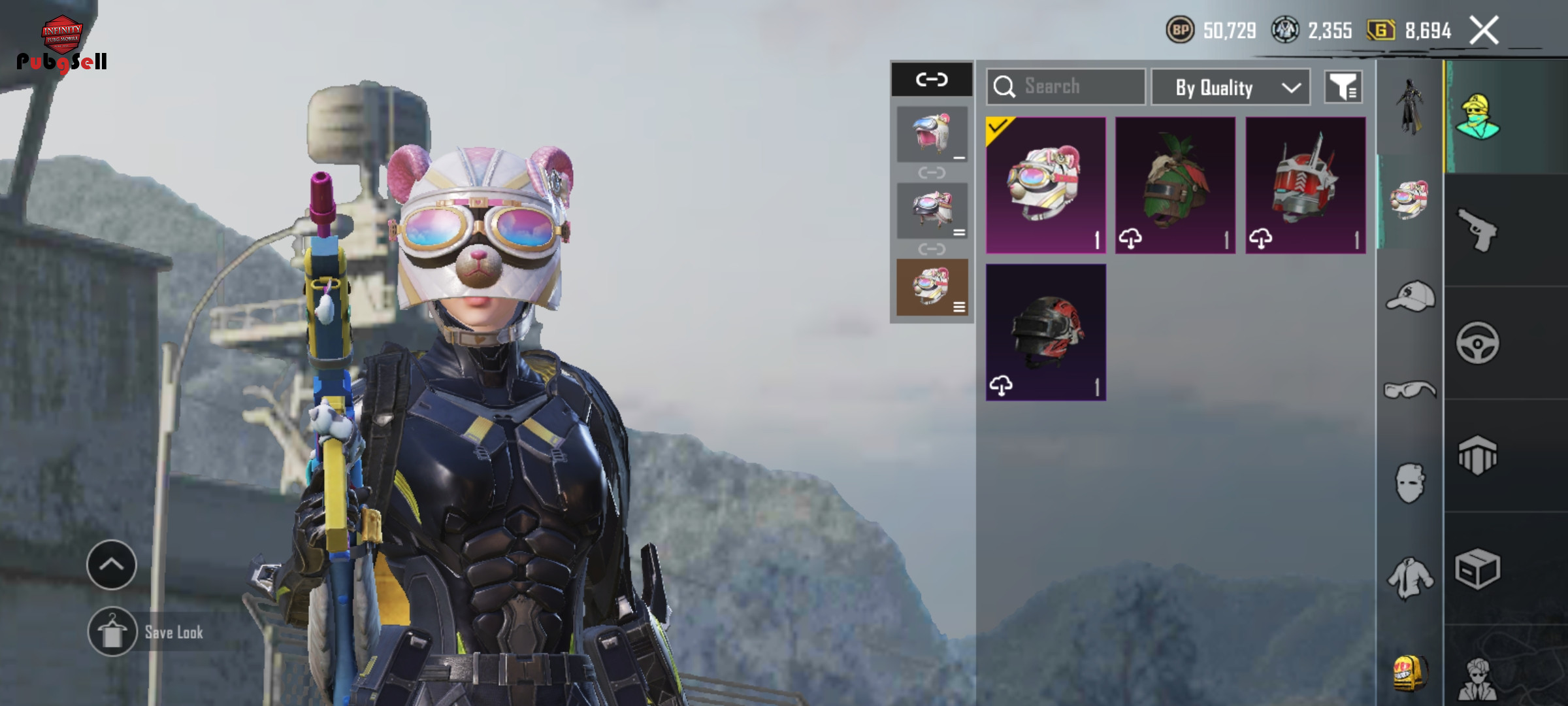Expand the up-arrow chevron button
Screen dimensions: 1568x706
pyautogui.click(x=112, y=565)
